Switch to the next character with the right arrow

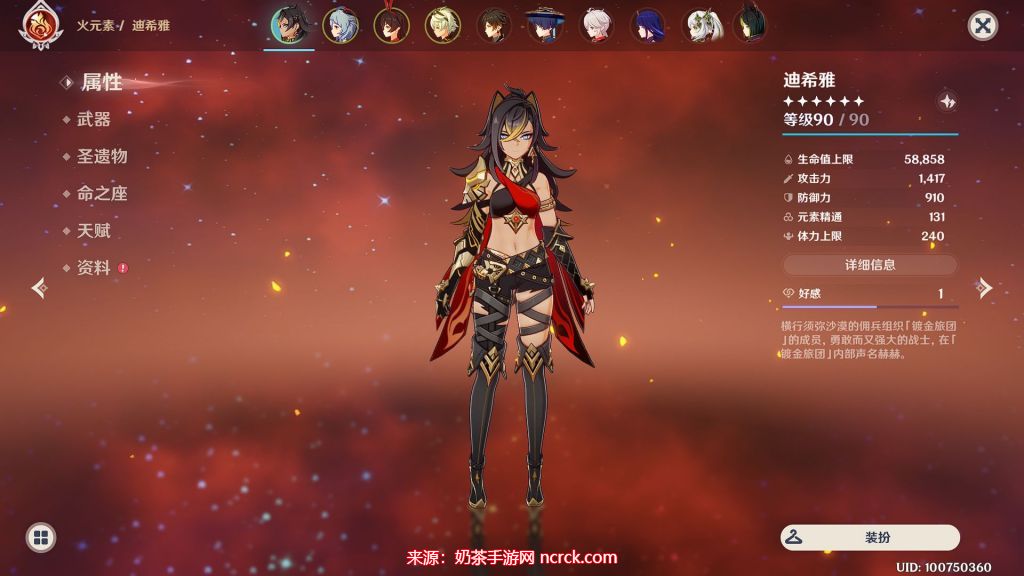985,288
